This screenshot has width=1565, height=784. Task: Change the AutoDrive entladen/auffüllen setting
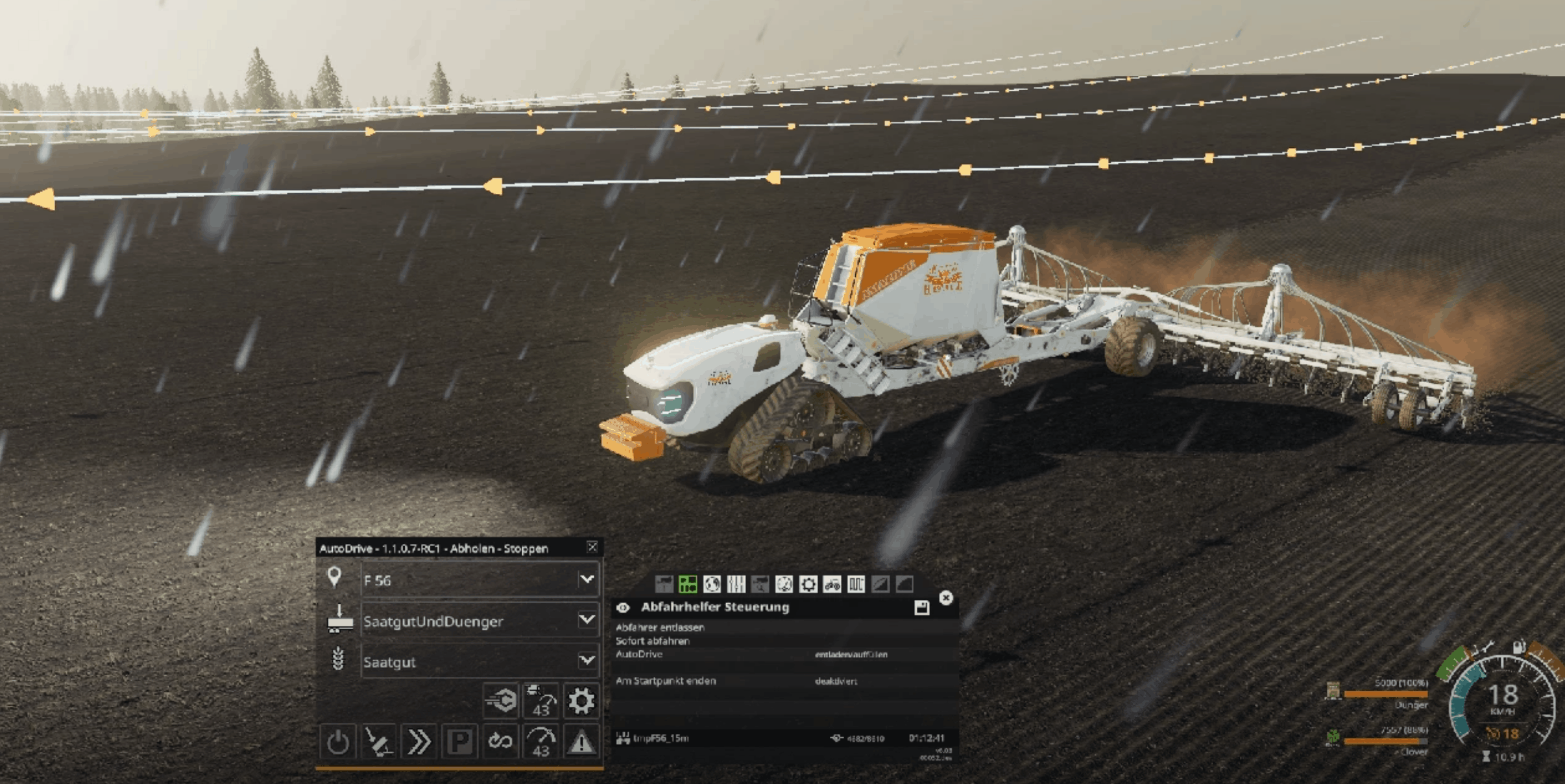[851, 654]
